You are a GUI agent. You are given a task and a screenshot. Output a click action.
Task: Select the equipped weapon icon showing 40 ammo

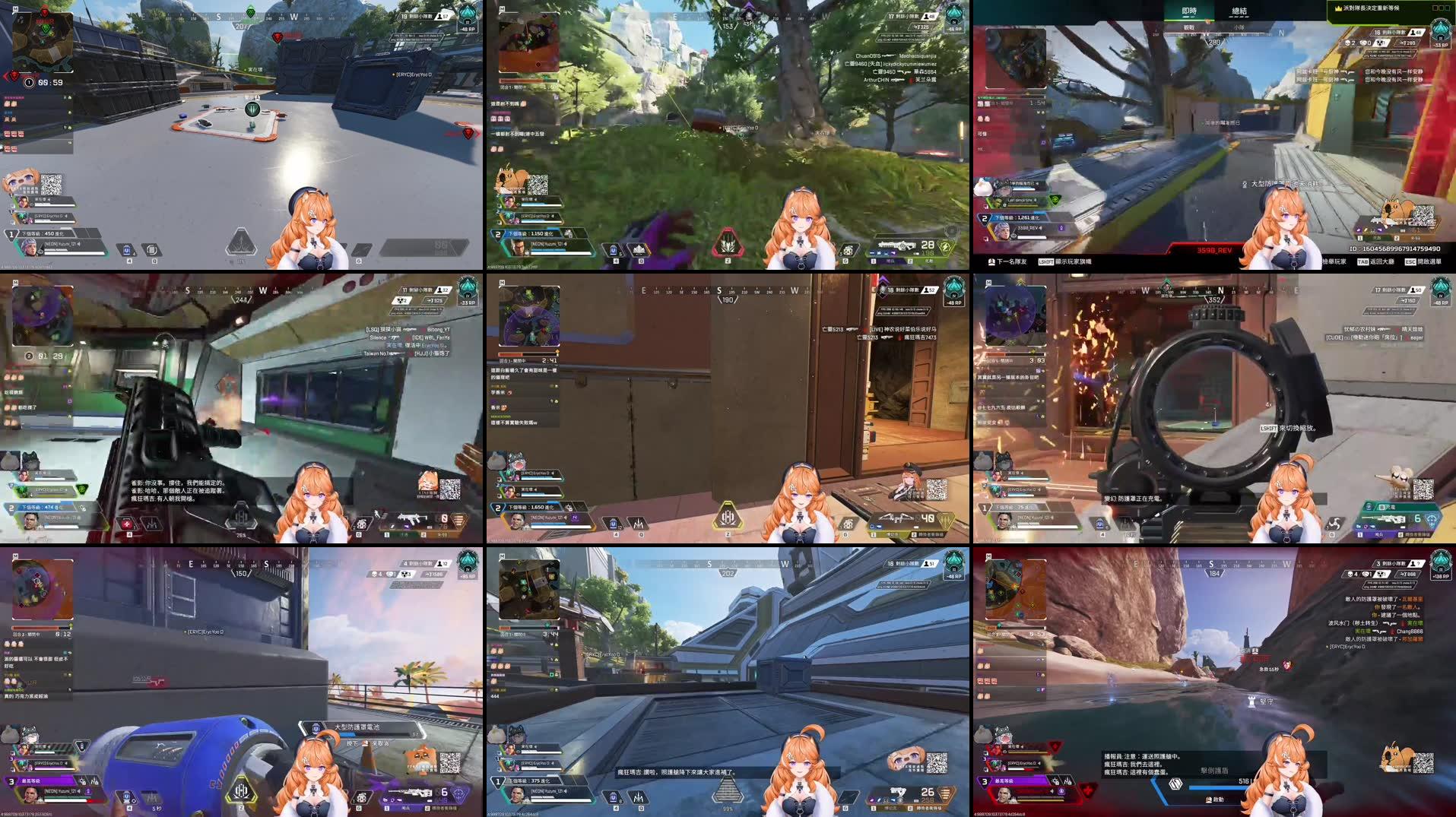click(x=896, y=518)
